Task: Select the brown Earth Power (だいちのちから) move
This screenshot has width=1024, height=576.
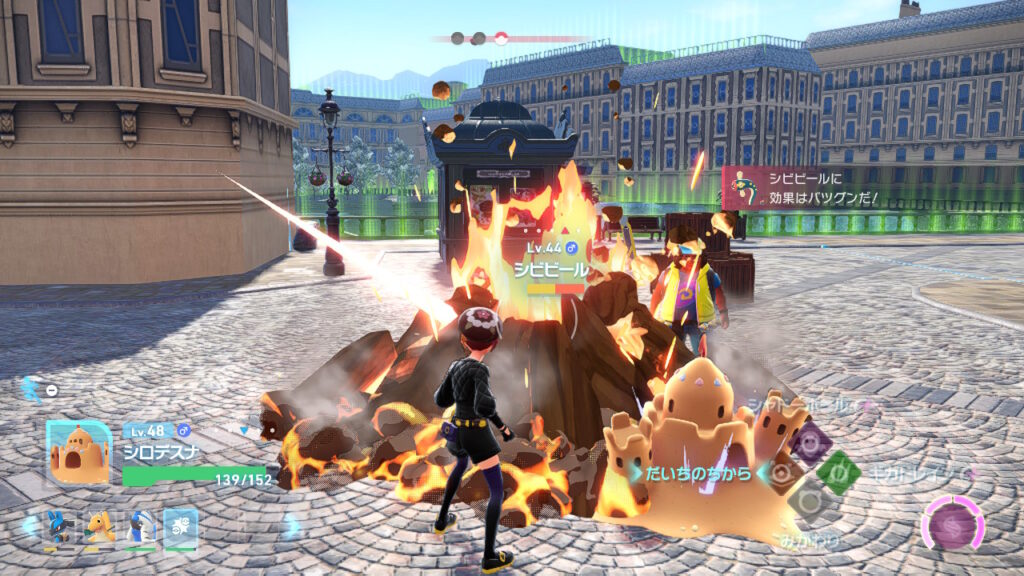Action: coord(784,473)
